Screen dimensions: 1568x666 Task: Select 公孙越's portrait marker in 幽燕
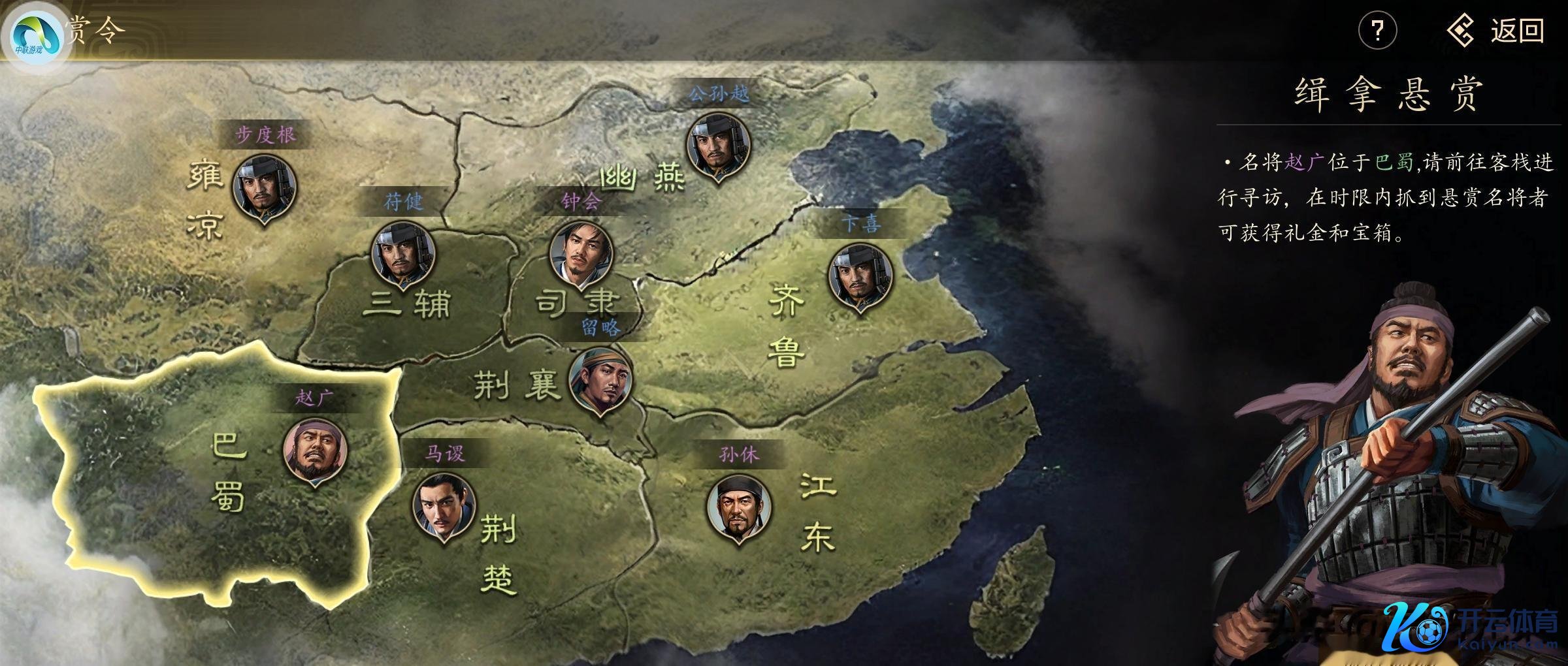click(718, 146)
